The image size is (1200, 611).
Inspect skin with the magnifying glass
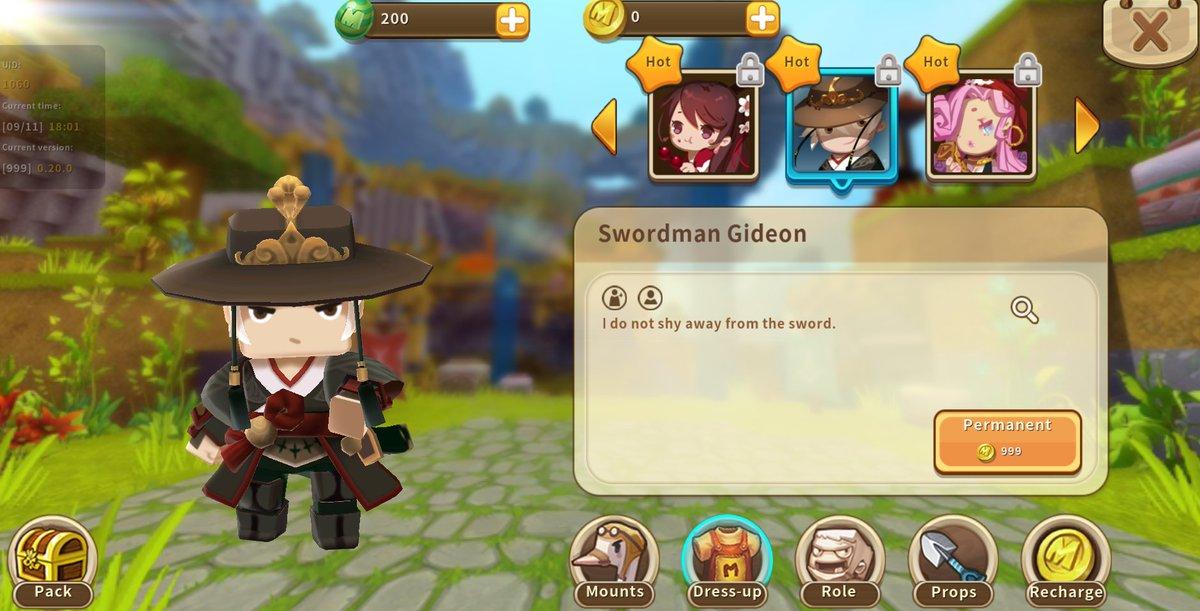[x=1024, y=310]
